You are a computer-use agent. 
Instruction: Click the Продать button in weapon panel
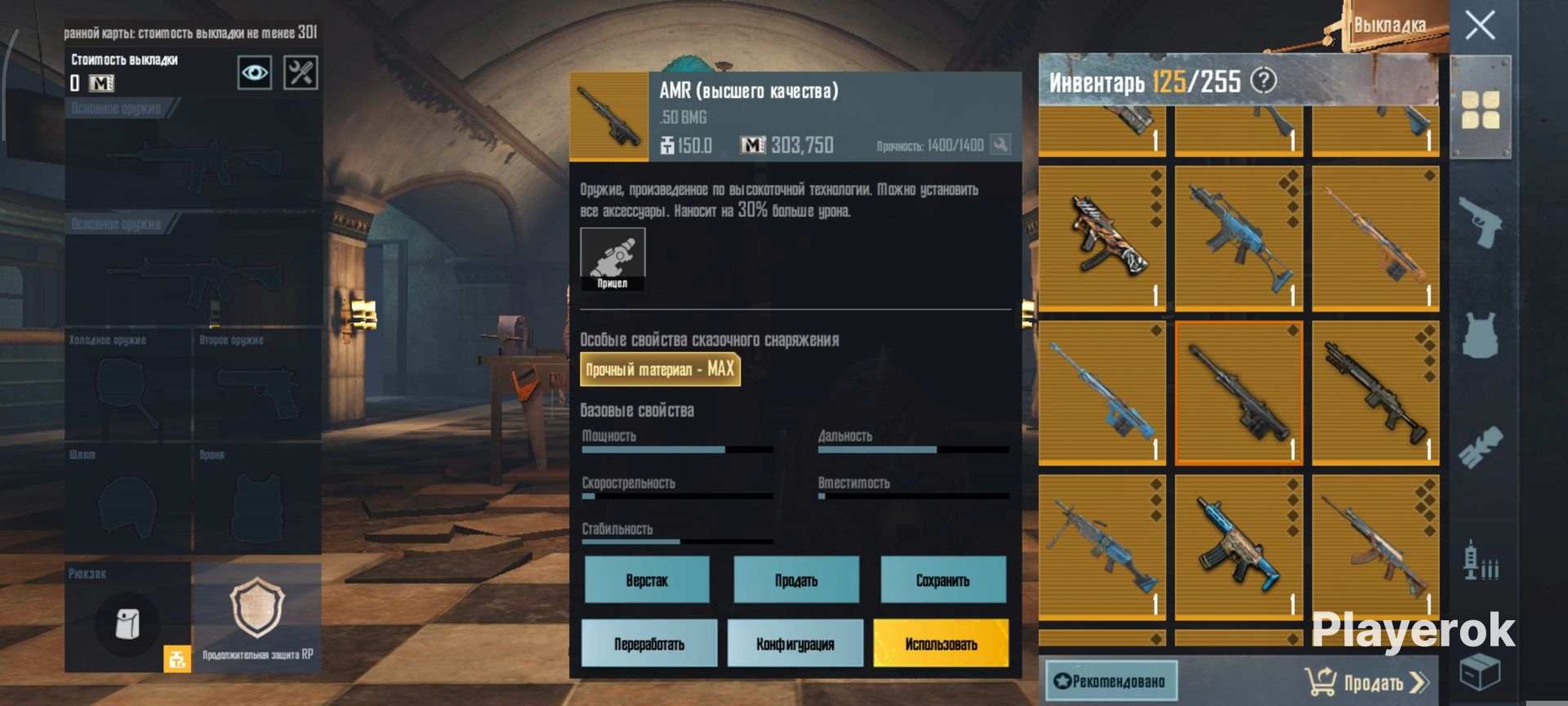pos(796,580)
